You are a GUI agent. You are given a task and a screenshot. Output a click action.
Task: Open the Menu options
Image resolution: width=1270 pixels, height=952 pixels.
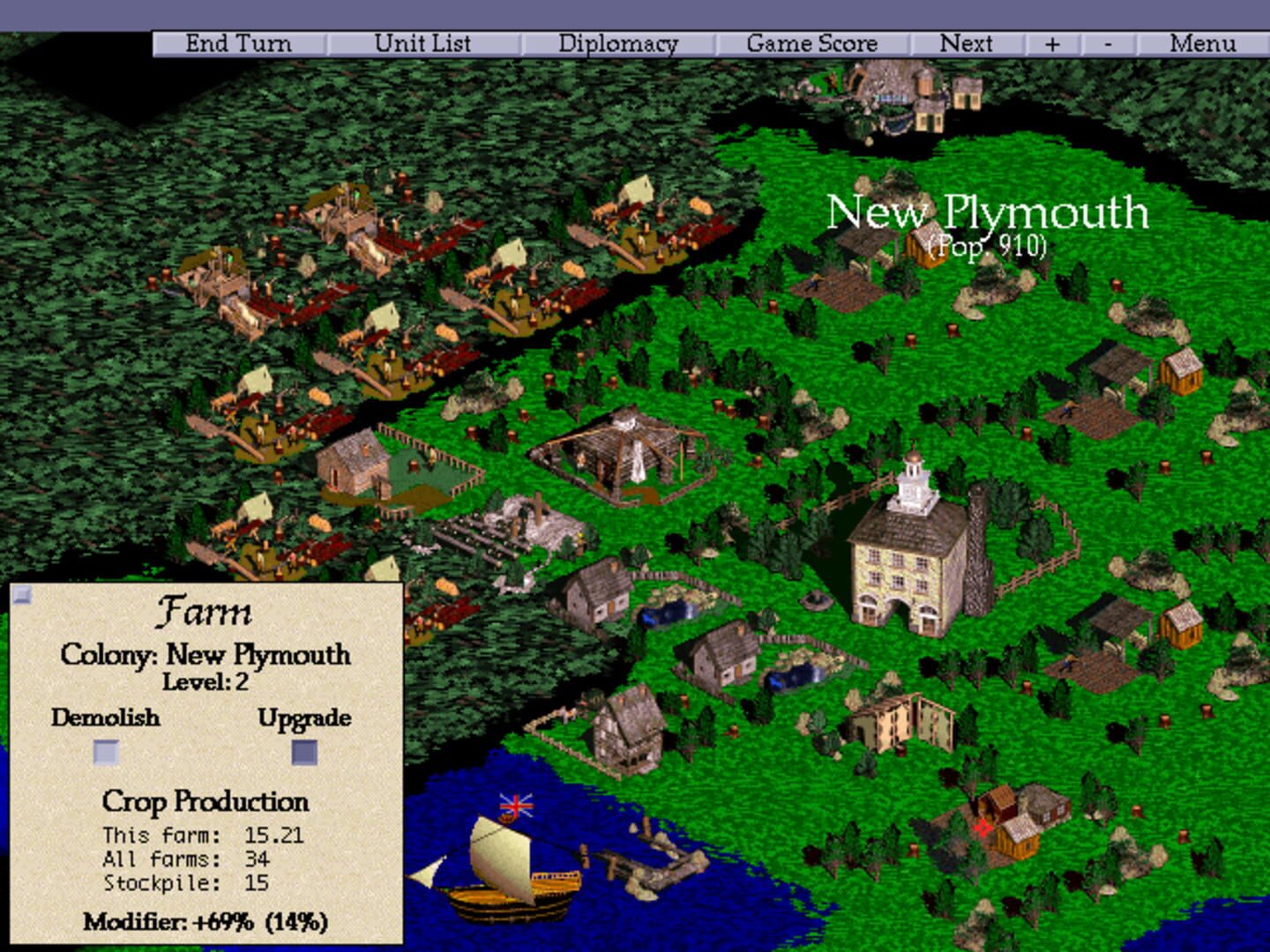pyautogui.click(x=1206, y=42)
